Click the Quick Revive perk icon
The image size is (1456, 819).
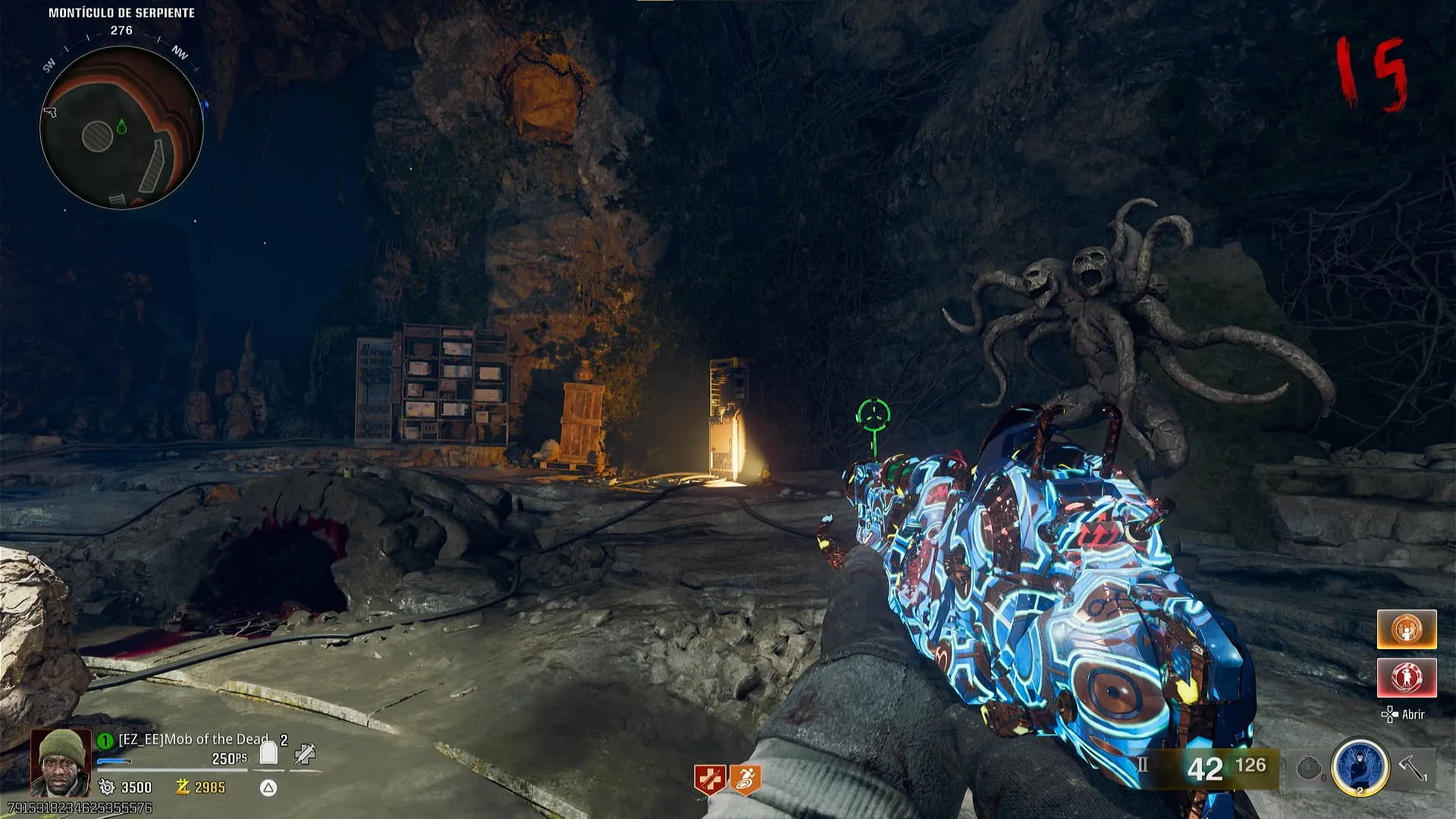[x=710, y=780]
